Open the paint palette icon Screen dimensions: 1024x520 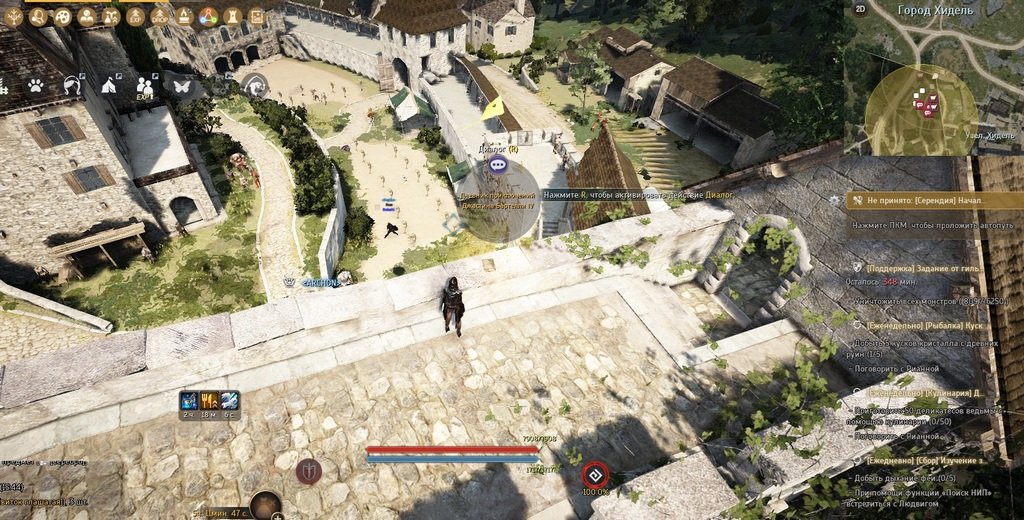pyautogui.click(x=62, y=16)
